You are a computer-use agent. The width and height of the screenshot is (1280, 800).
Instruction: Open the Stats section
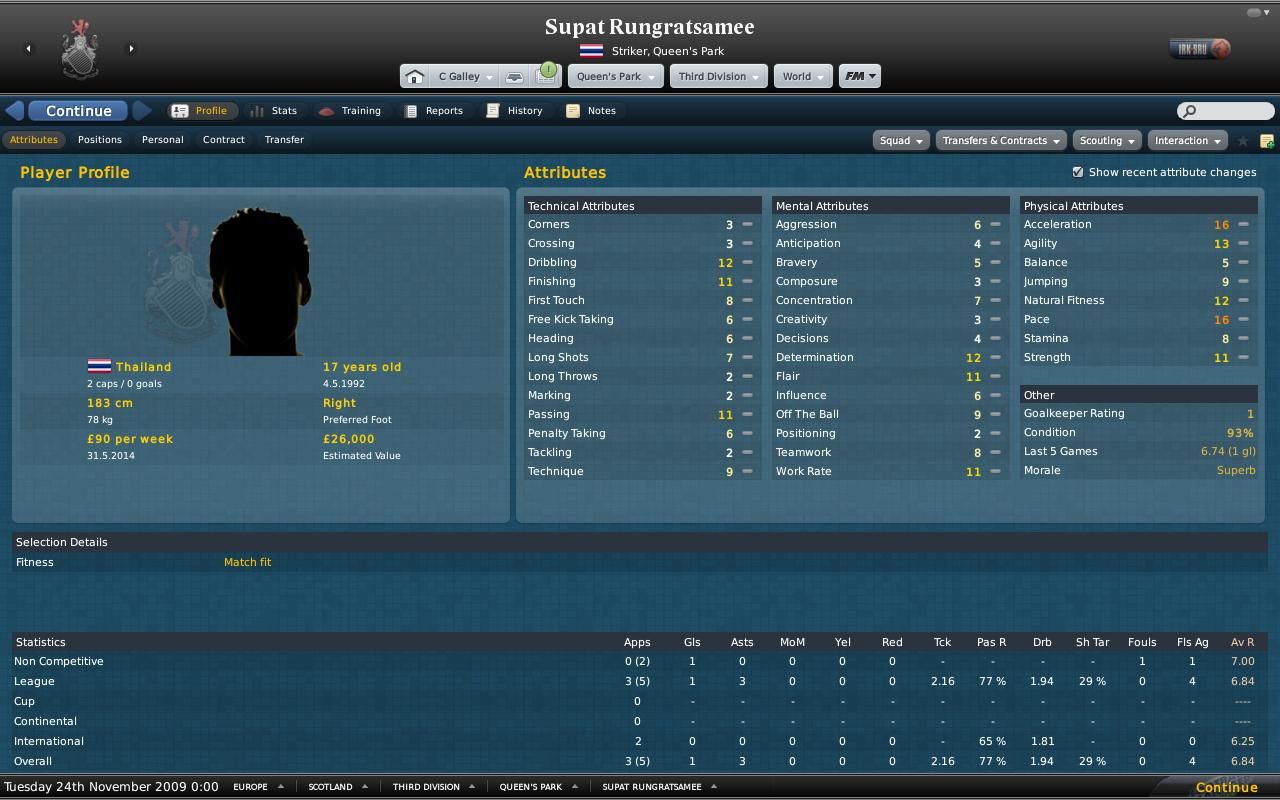274,111
